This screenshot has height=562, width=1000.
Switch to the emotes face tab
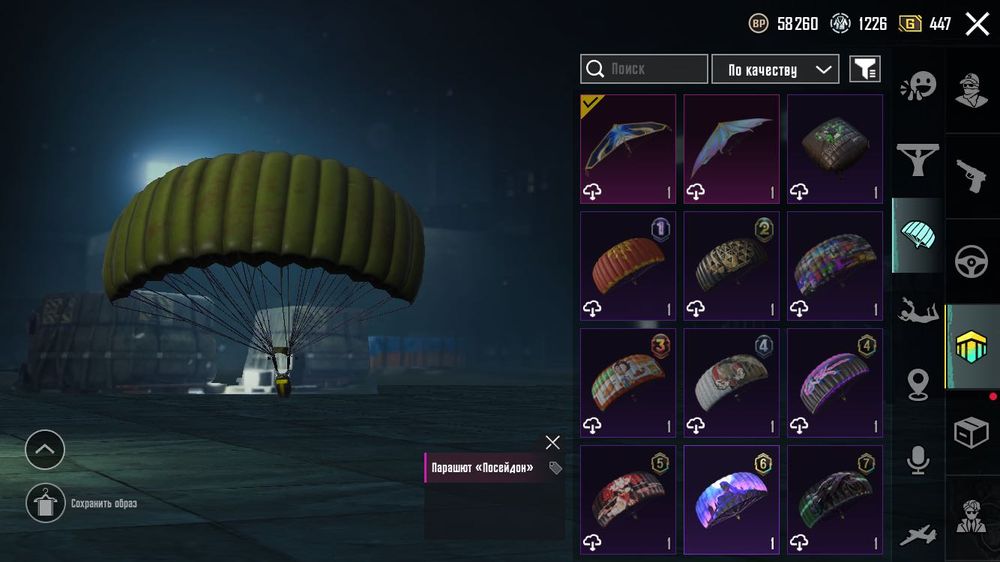(917, 87)
